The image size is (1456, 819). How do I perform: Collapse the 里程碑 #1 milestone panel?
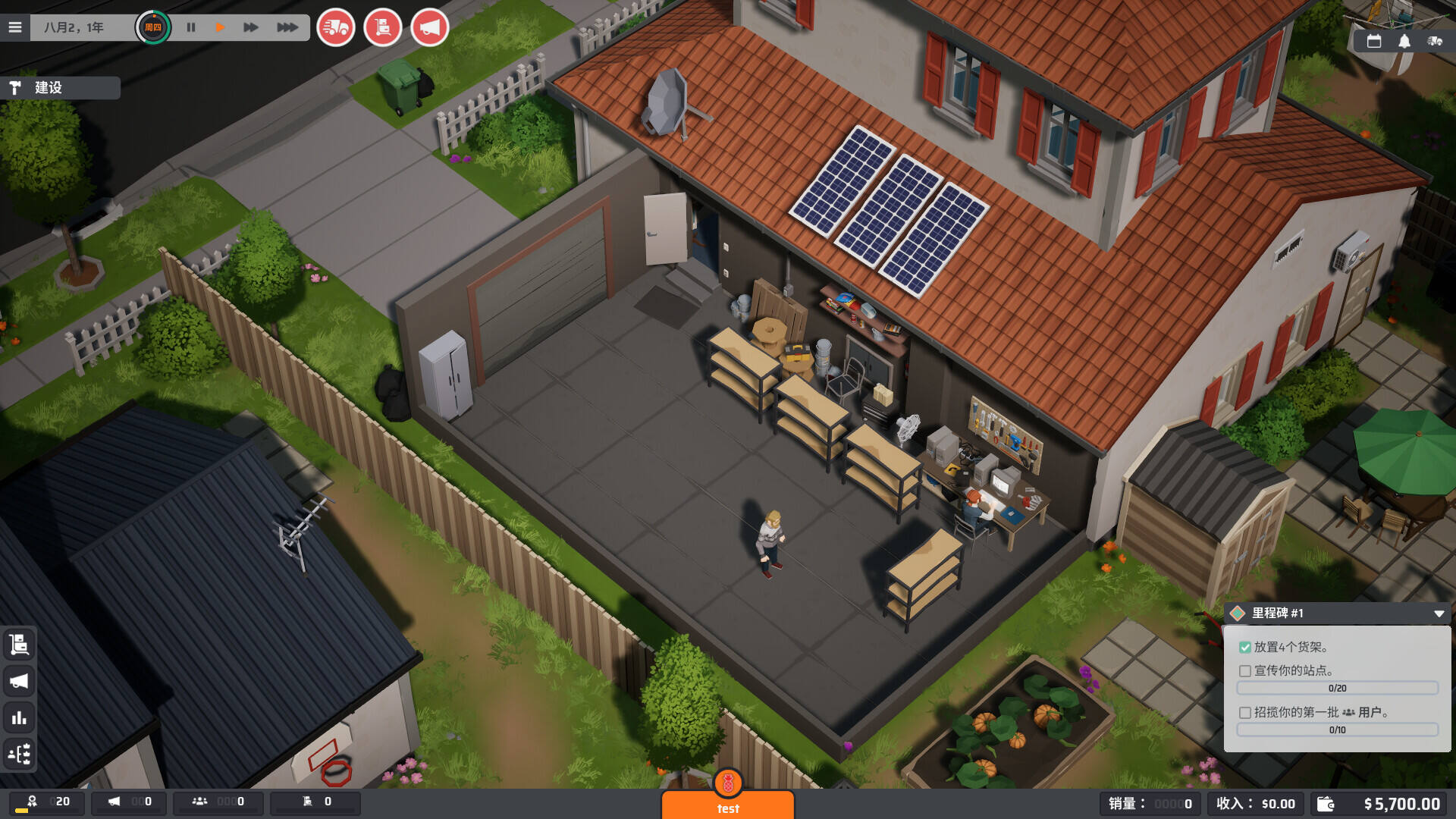1439,613
